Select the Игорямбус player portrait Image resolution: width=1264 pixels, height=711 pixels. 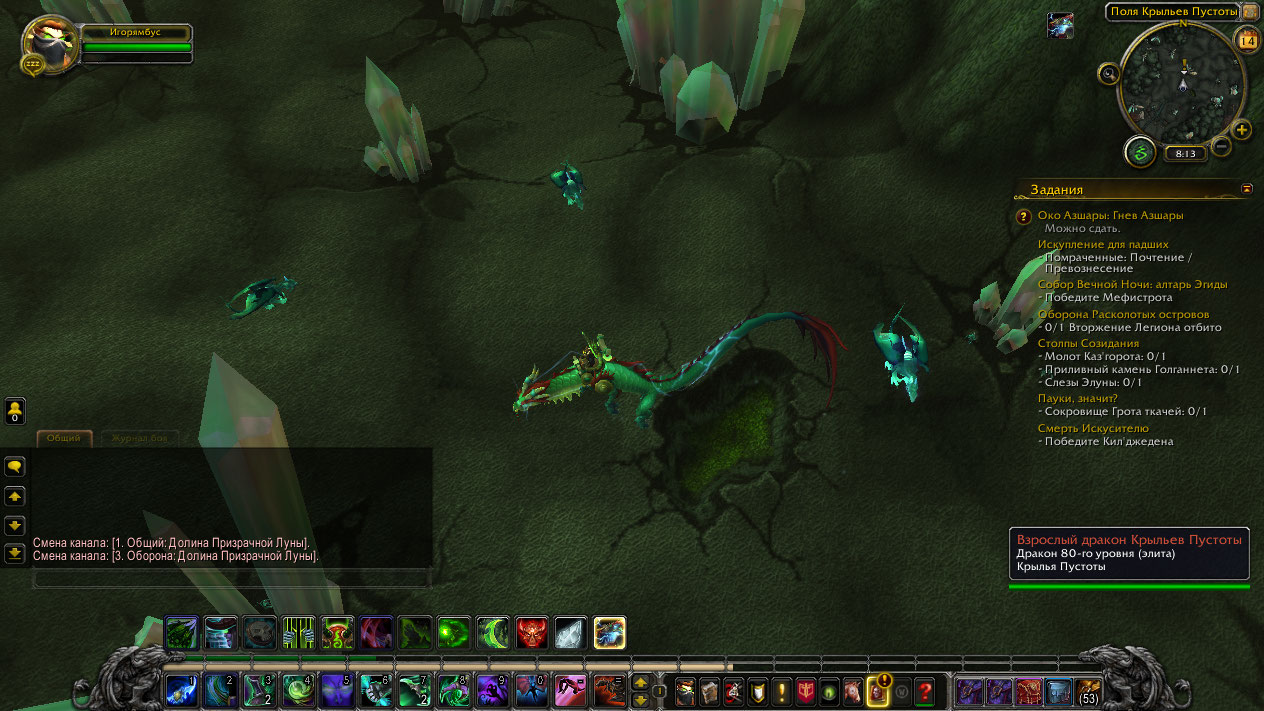50,42
